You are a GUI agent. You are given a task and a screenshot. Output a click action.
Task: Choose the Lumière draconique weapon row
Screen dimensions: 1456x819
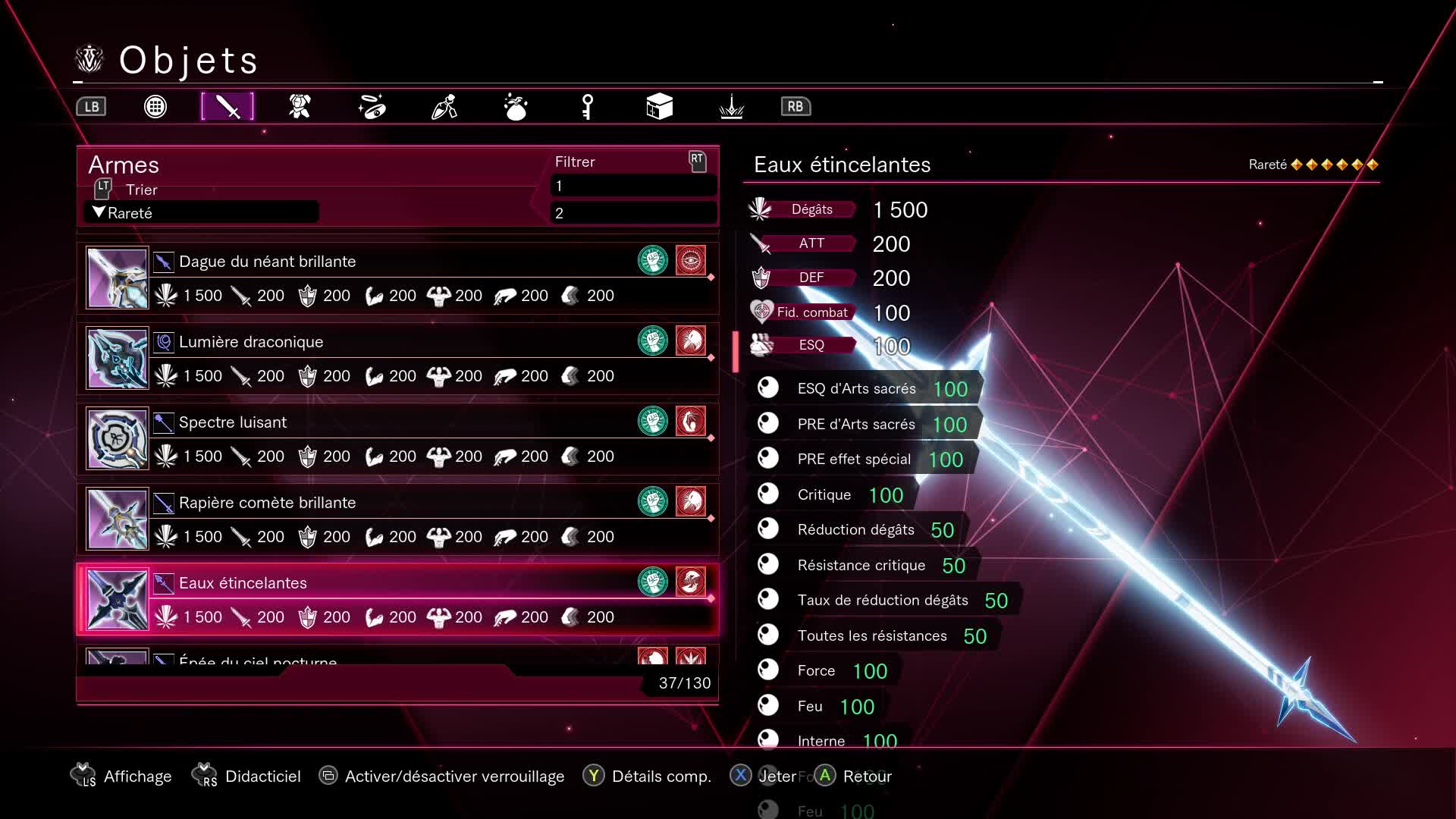coord(397,358)
